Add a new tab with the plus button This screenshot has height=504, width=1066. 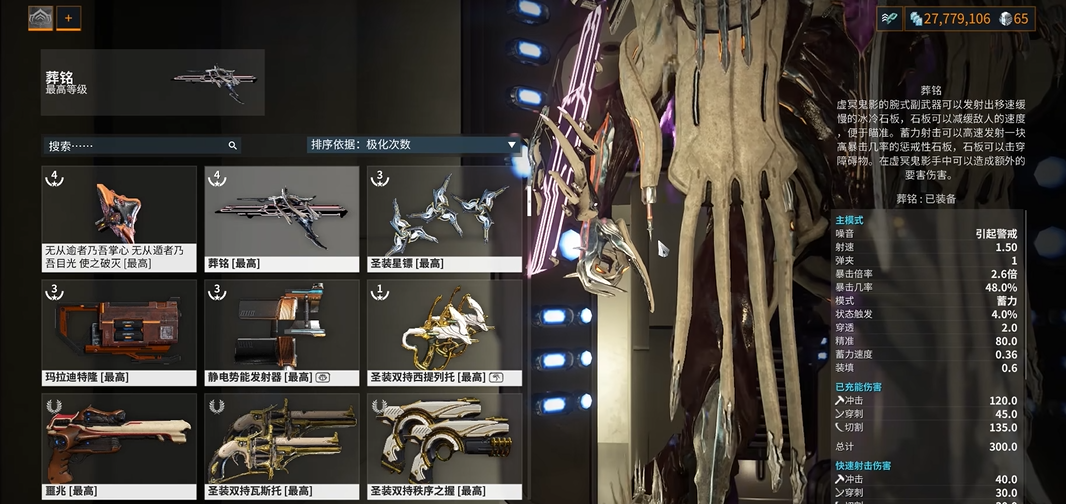coord(69,18)
